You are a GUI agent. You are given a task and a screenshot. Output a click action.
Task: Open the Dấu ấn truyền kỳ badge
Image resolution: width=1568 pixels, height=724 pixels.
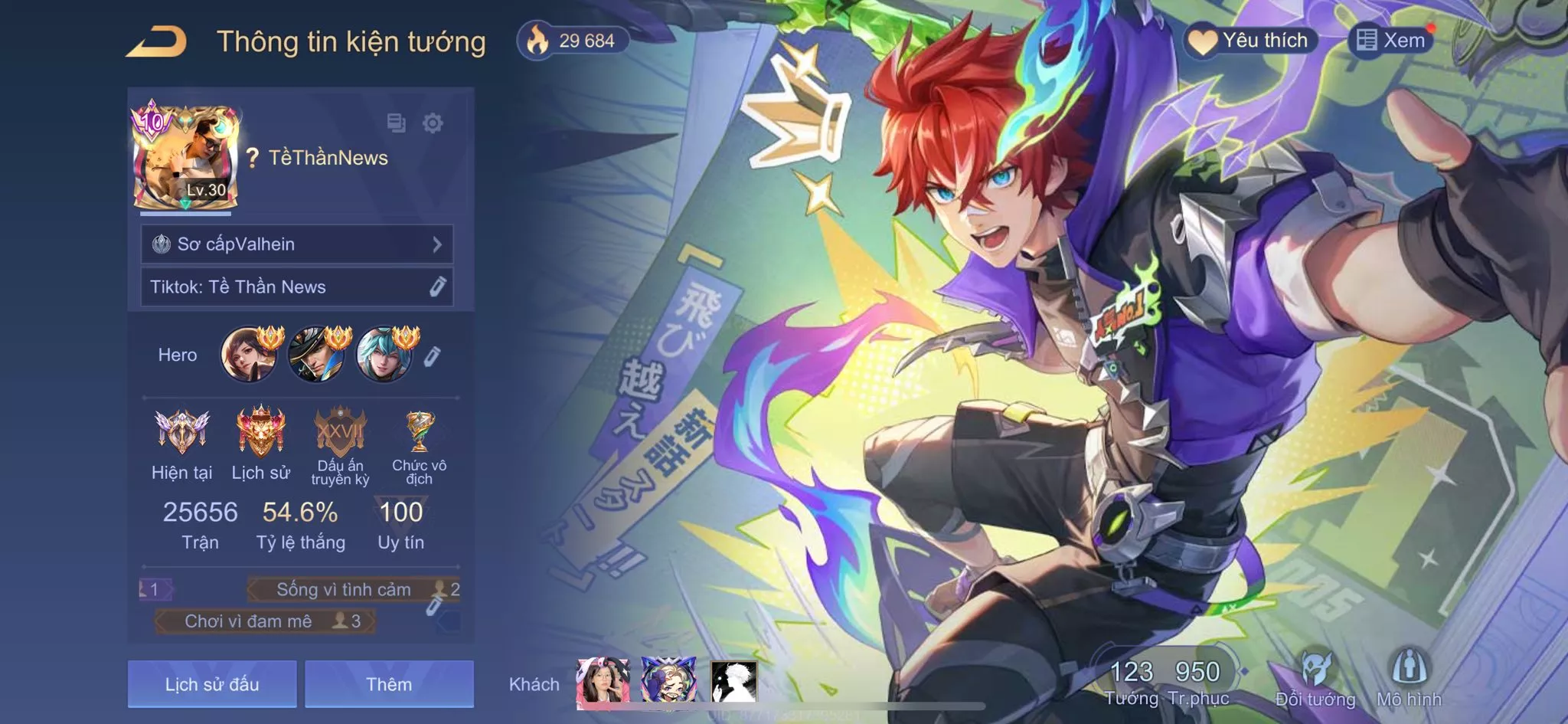(340, 433)
